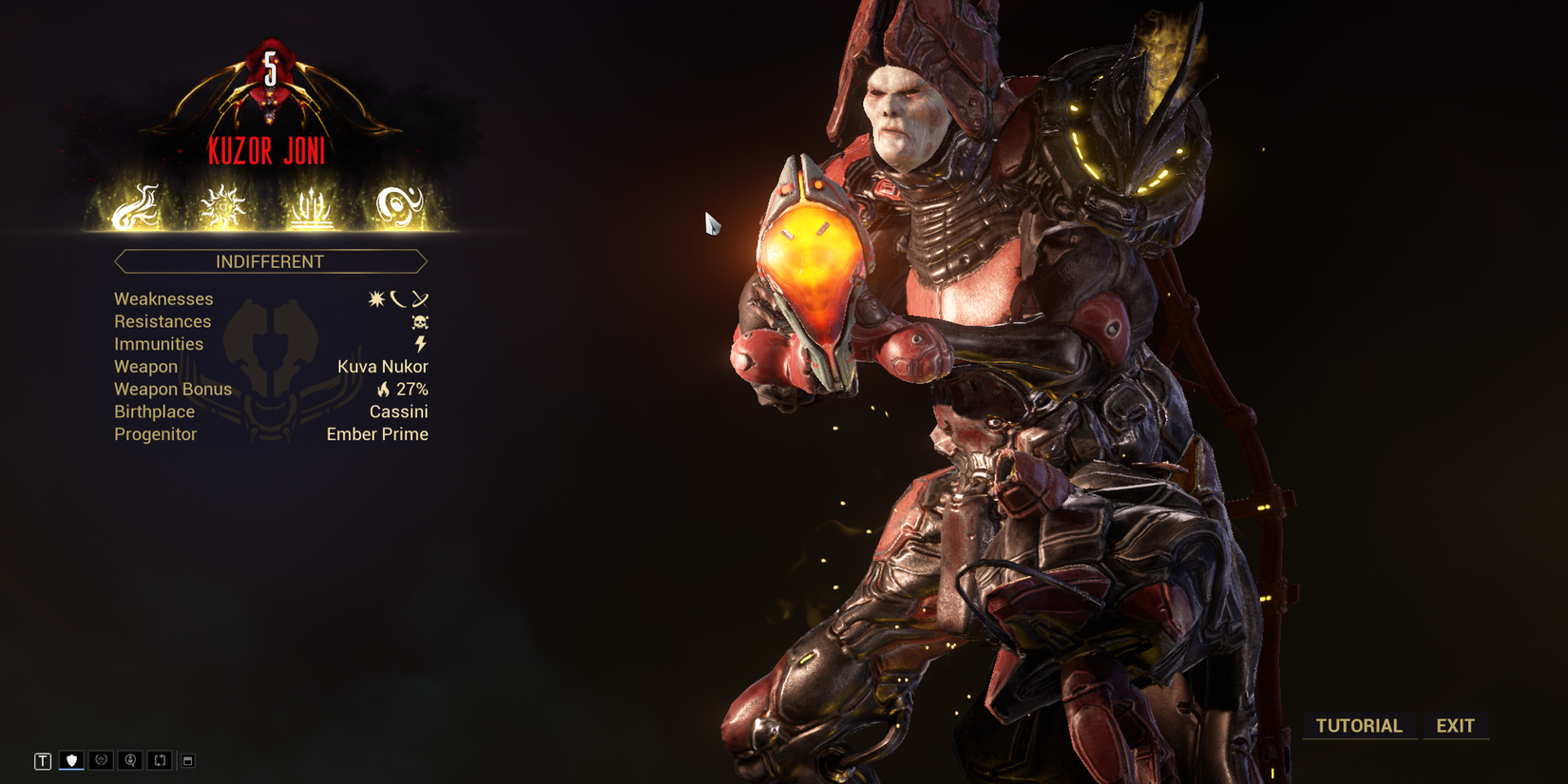Open the TUTORIAL screen

point(1358,726)
